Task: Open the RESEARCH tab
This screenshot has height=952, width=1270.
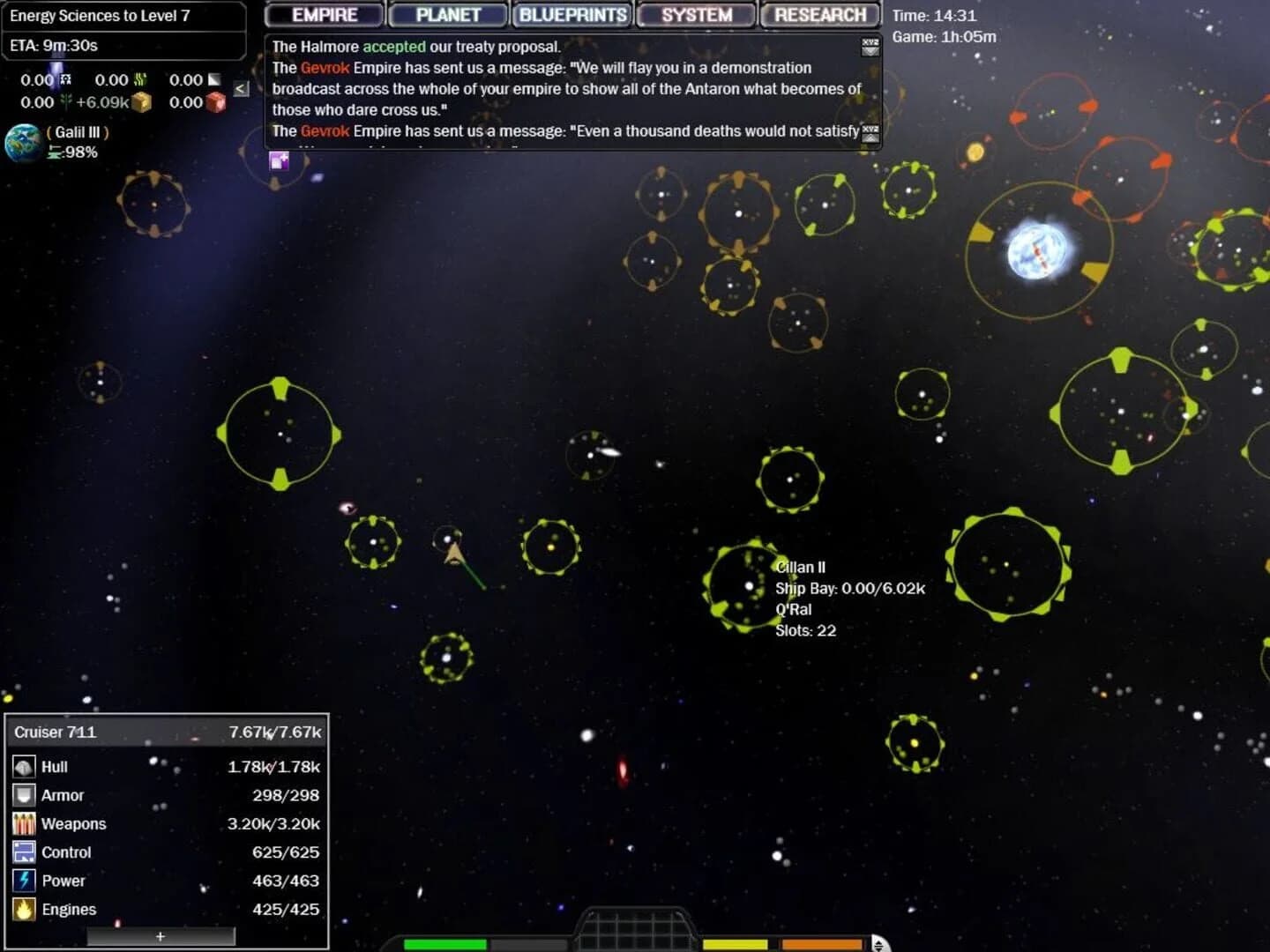Action: 818,14
